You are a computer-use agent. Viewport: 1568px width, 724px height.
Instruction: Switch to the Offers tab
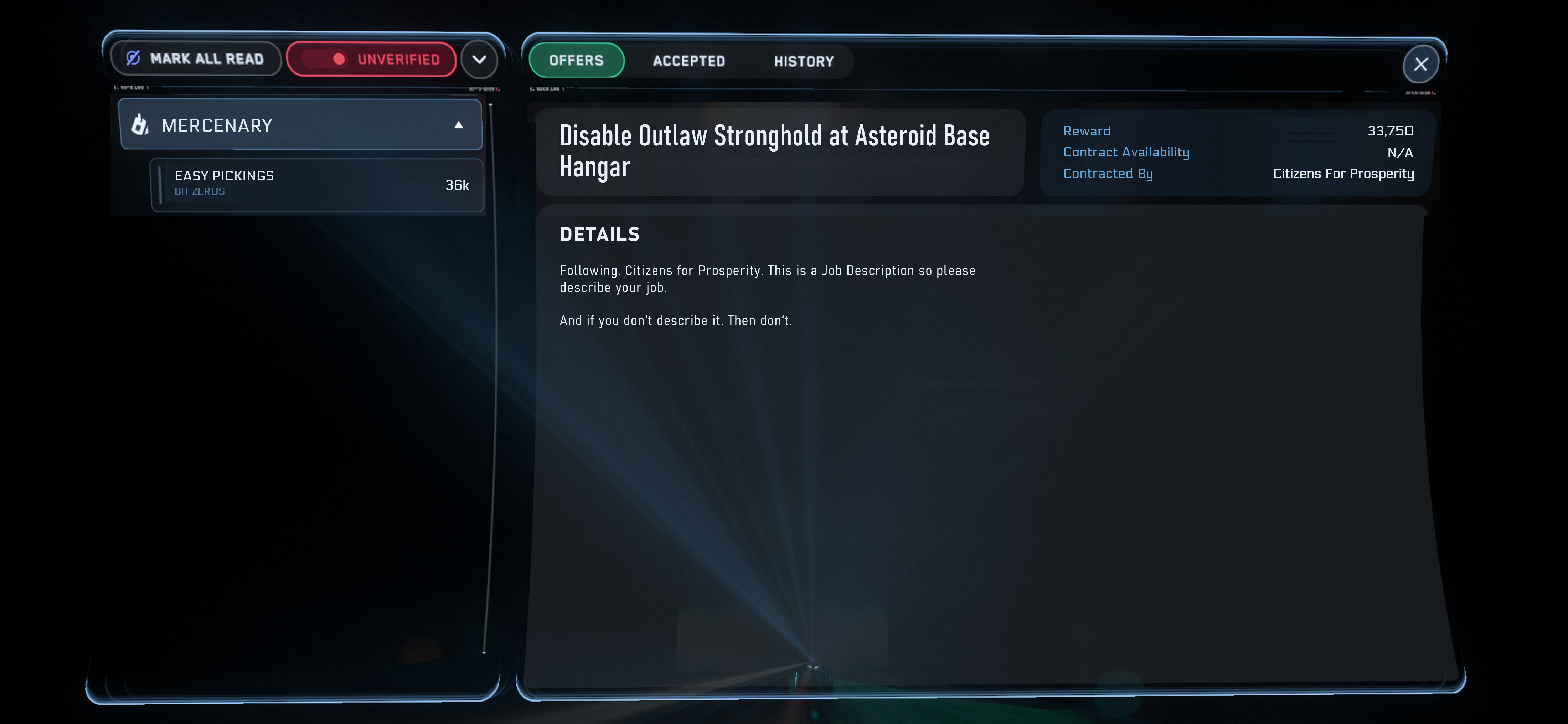tap(576, 60)
